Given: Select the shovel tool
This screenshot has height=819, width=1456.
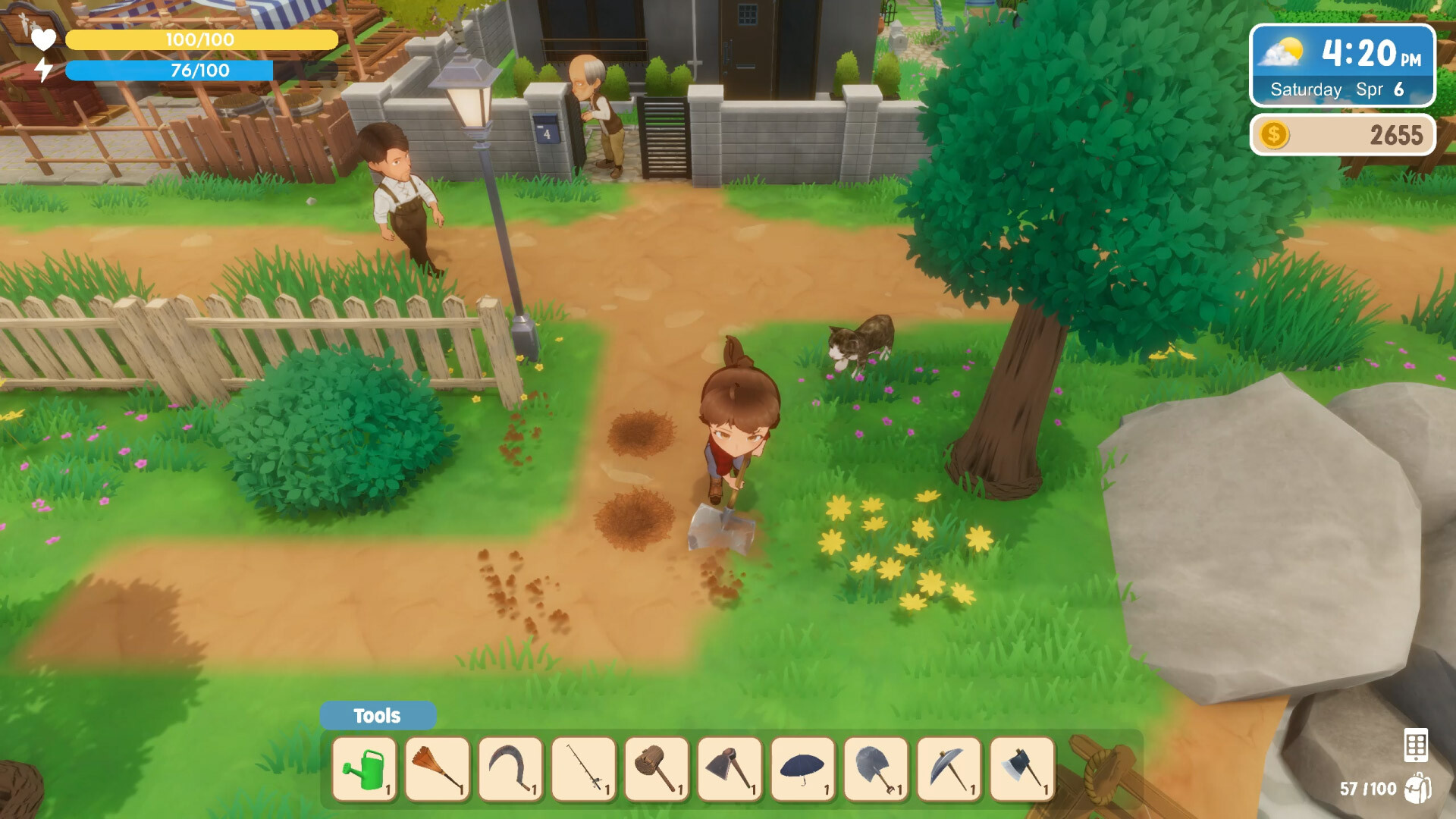Looking at the screenshot, I should [x=875, y=768].
